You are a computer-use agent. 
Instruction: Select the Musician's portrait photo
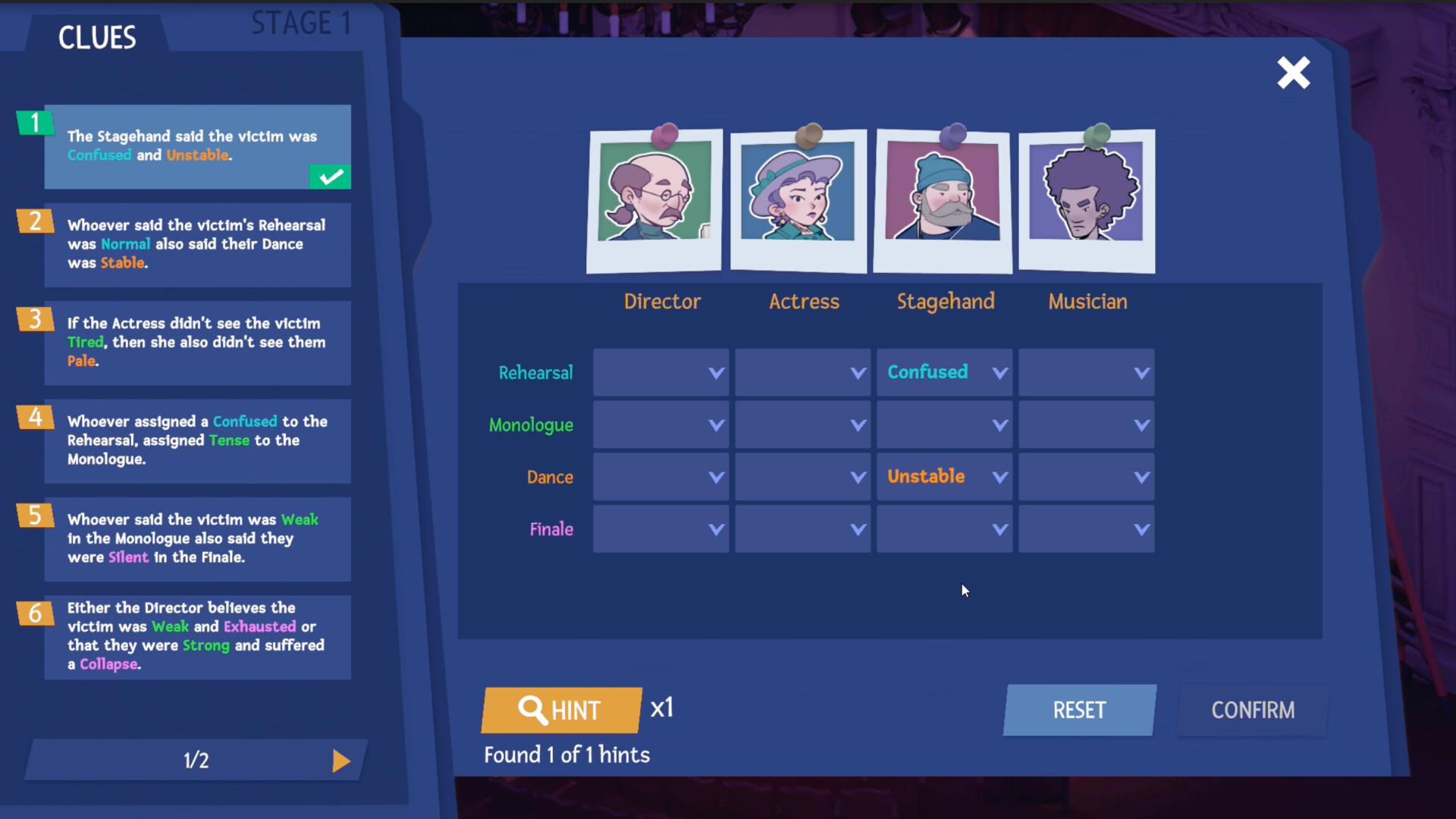[1087, 201]
